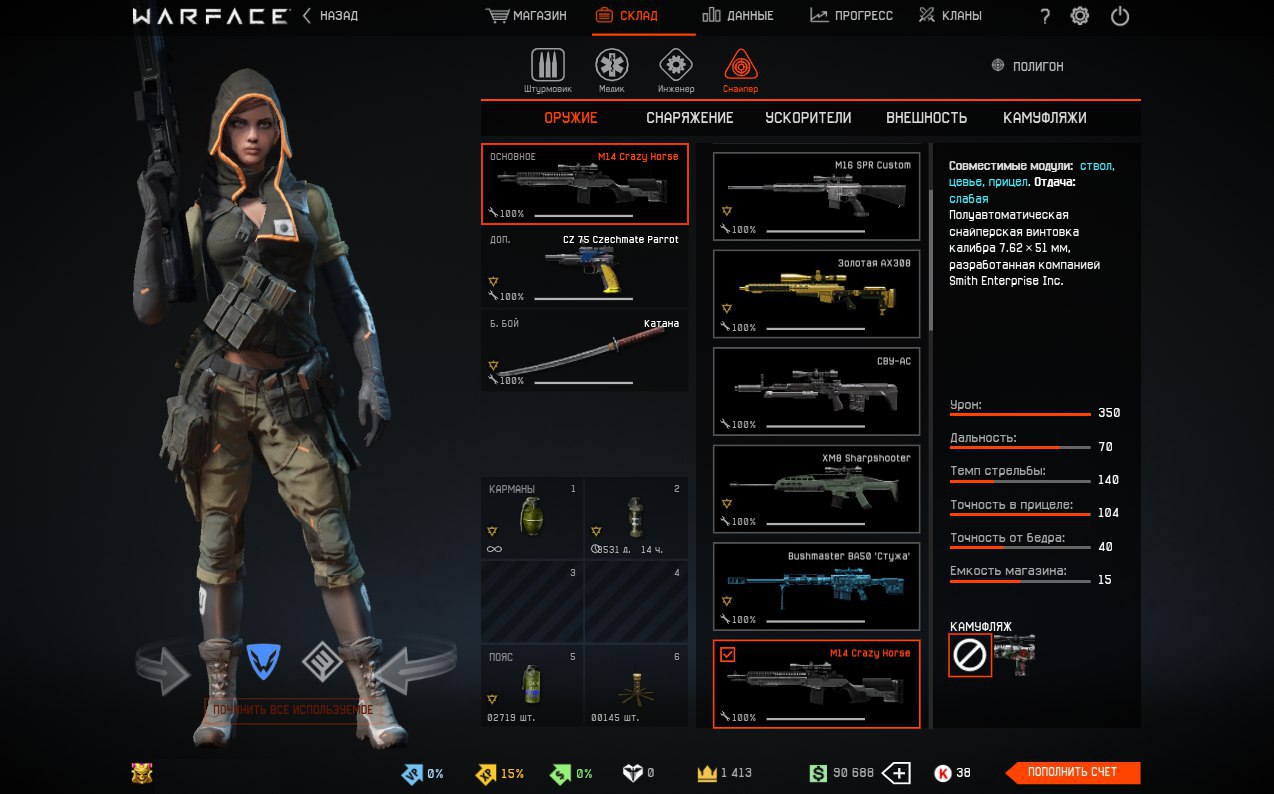Select the Штурмовик class icon
The image size is (1274, 794).
[x=547, y=70]
